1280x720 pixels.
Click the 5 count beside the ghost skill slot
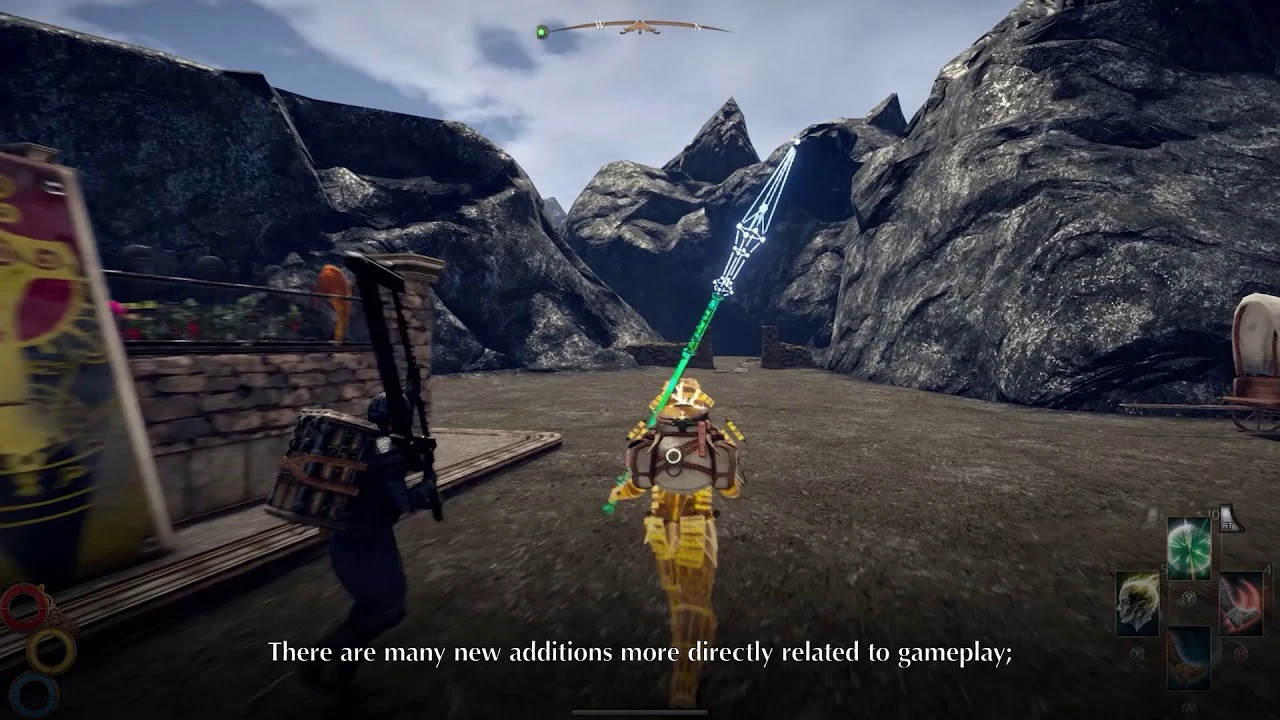[x=1164, y=567]
